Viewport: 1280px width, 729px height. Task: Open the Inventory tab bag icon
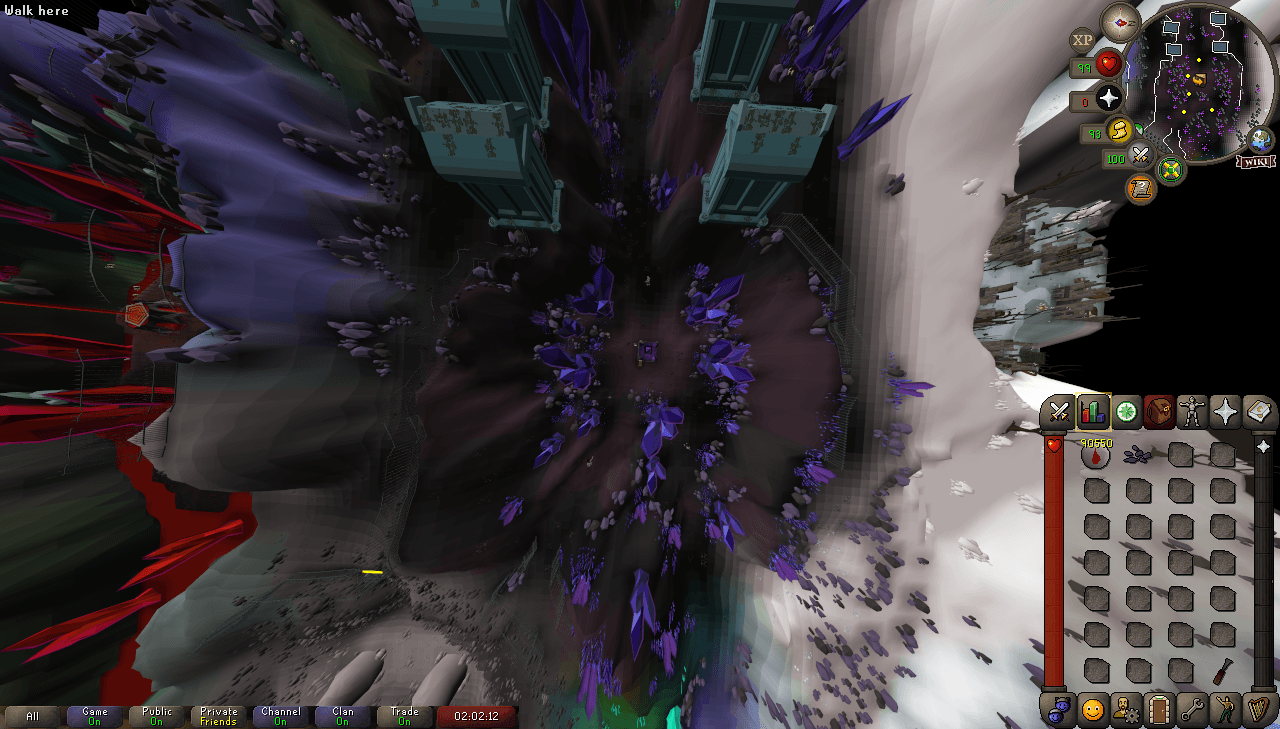click(x=1159, y=411)
